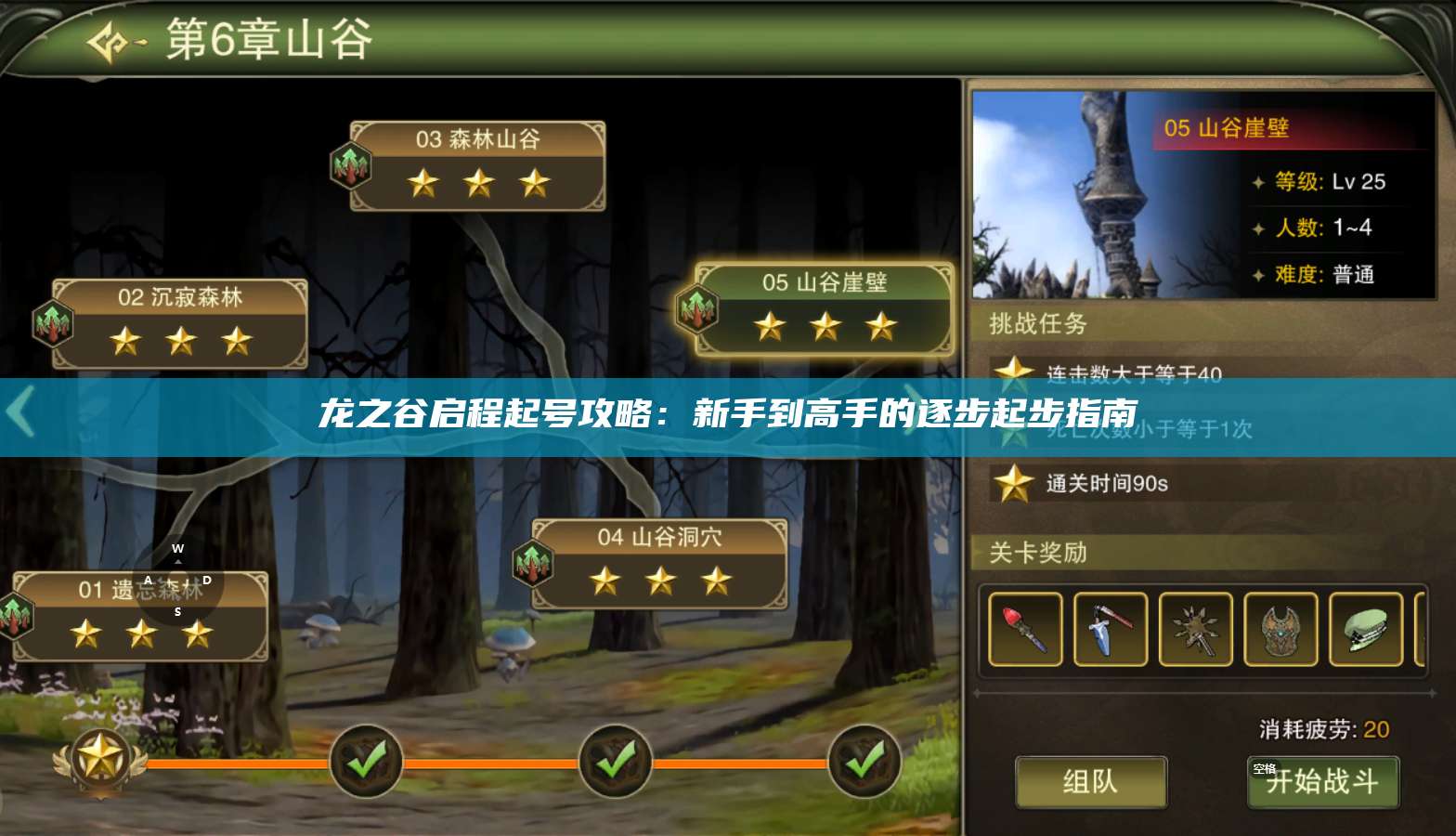This screenshot has height=836, width=1456.
Task: Click the shield reward icon in 关卡奖励
Action: [x=1280, y=630]
